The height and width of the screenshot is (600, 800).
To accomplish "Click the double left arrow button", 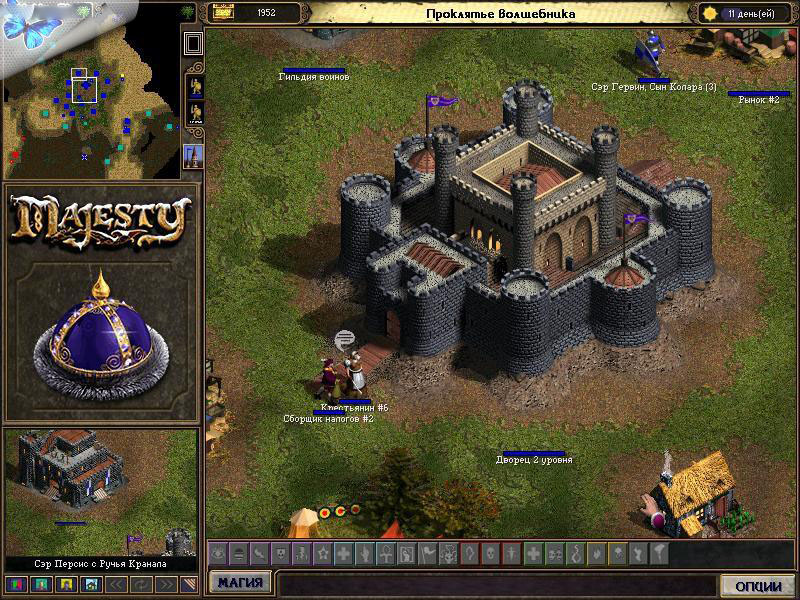I will (116, 583).
